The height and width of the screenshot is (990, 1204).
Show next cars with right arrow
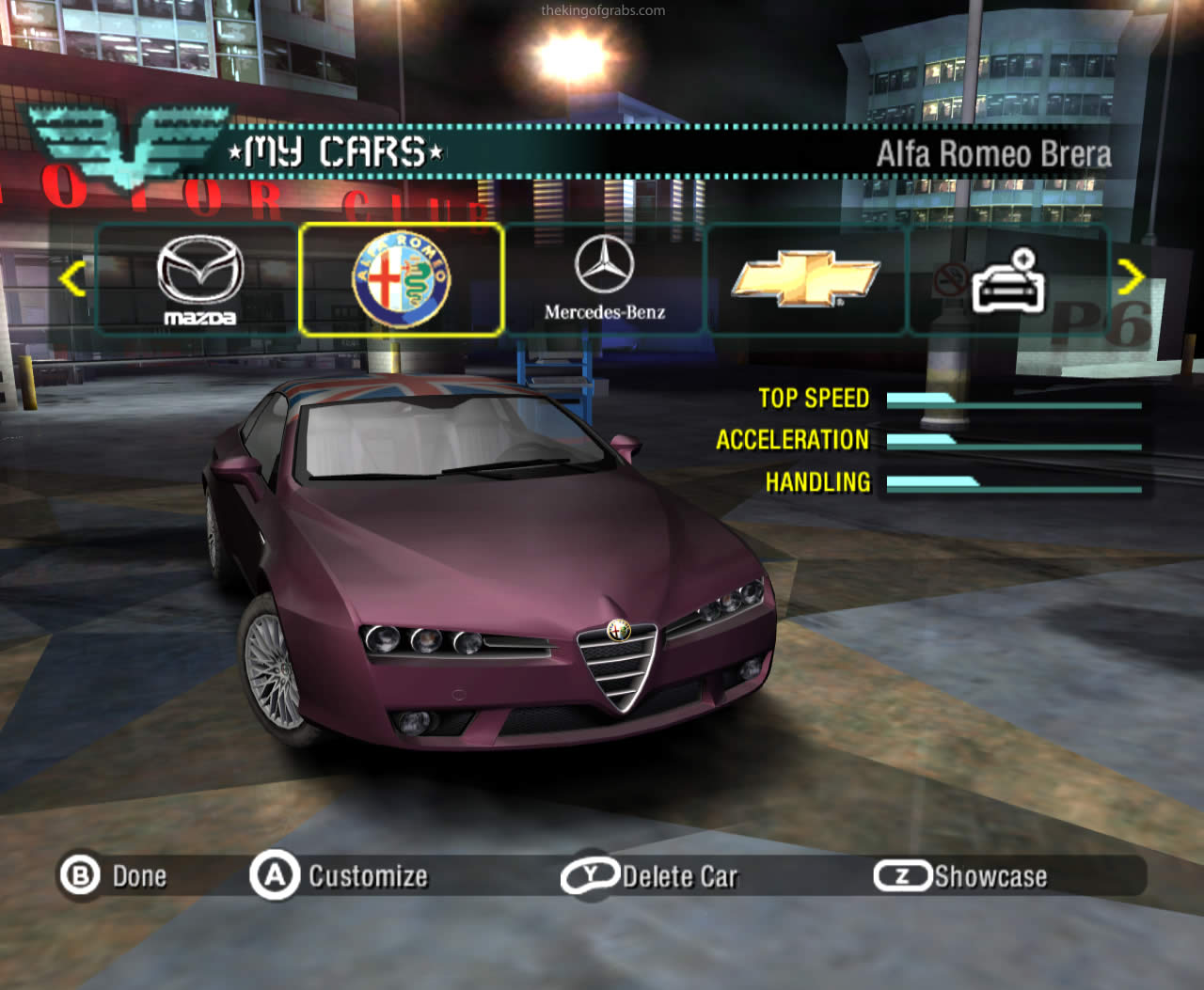point(1131,277)
